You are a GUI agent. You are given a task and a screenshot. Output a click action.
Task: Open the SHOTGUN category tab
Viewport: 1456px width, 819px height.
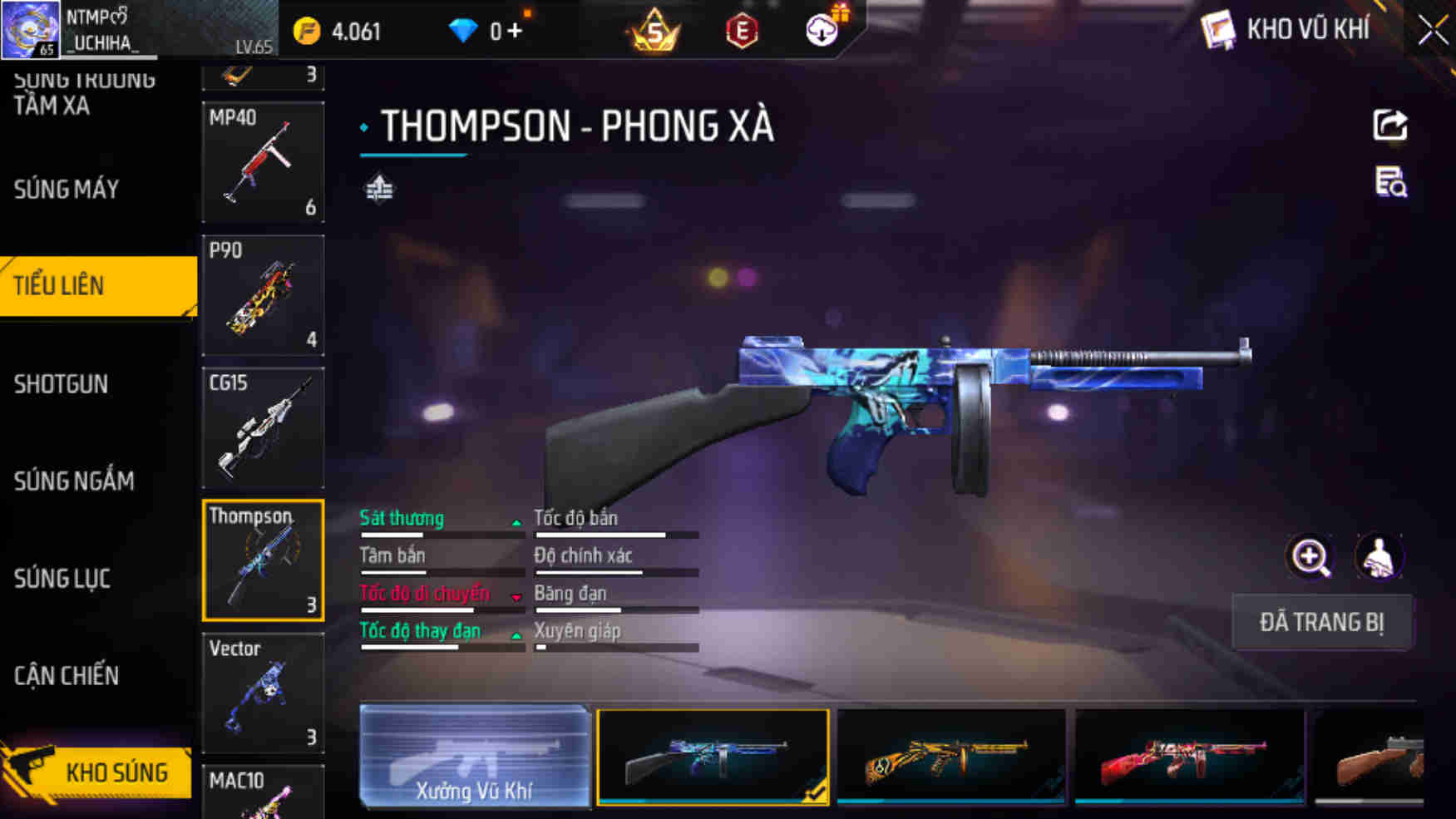coord(60,384)
